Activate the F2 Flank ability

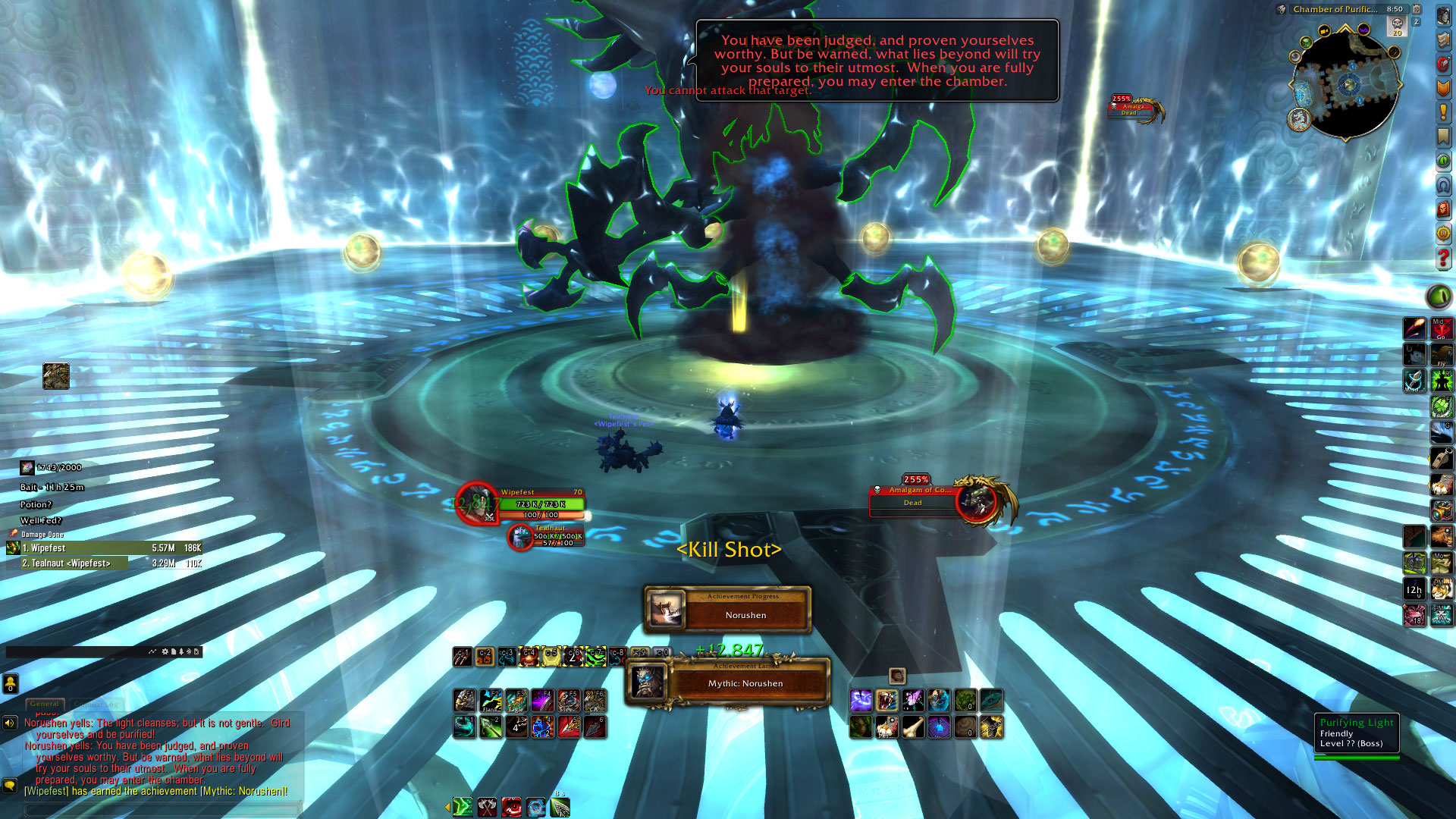point(491,700)
